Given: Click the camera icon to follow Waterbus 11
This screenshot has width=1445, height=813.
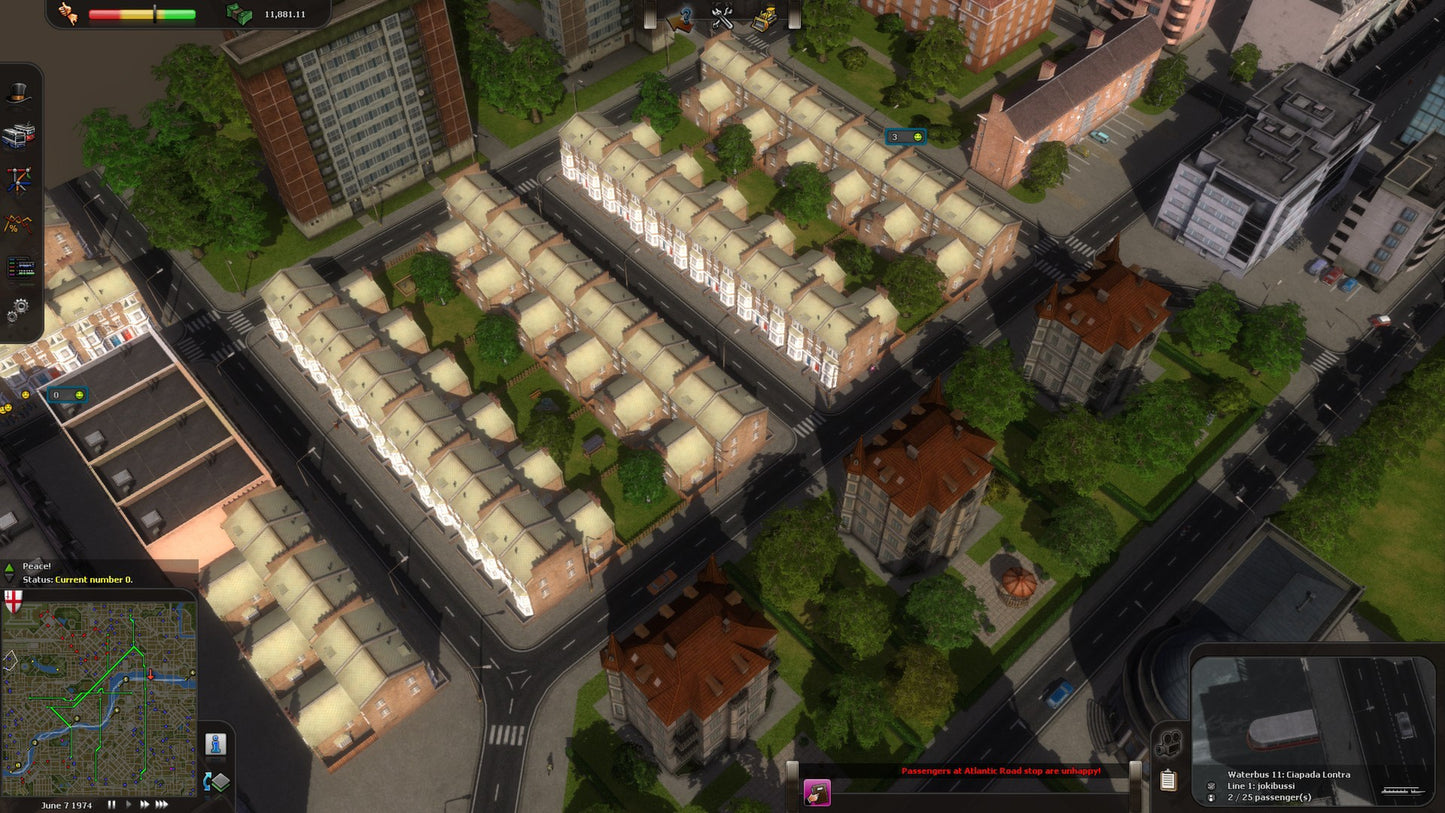Looking at the screenshot, I should tap(1169, 744).
